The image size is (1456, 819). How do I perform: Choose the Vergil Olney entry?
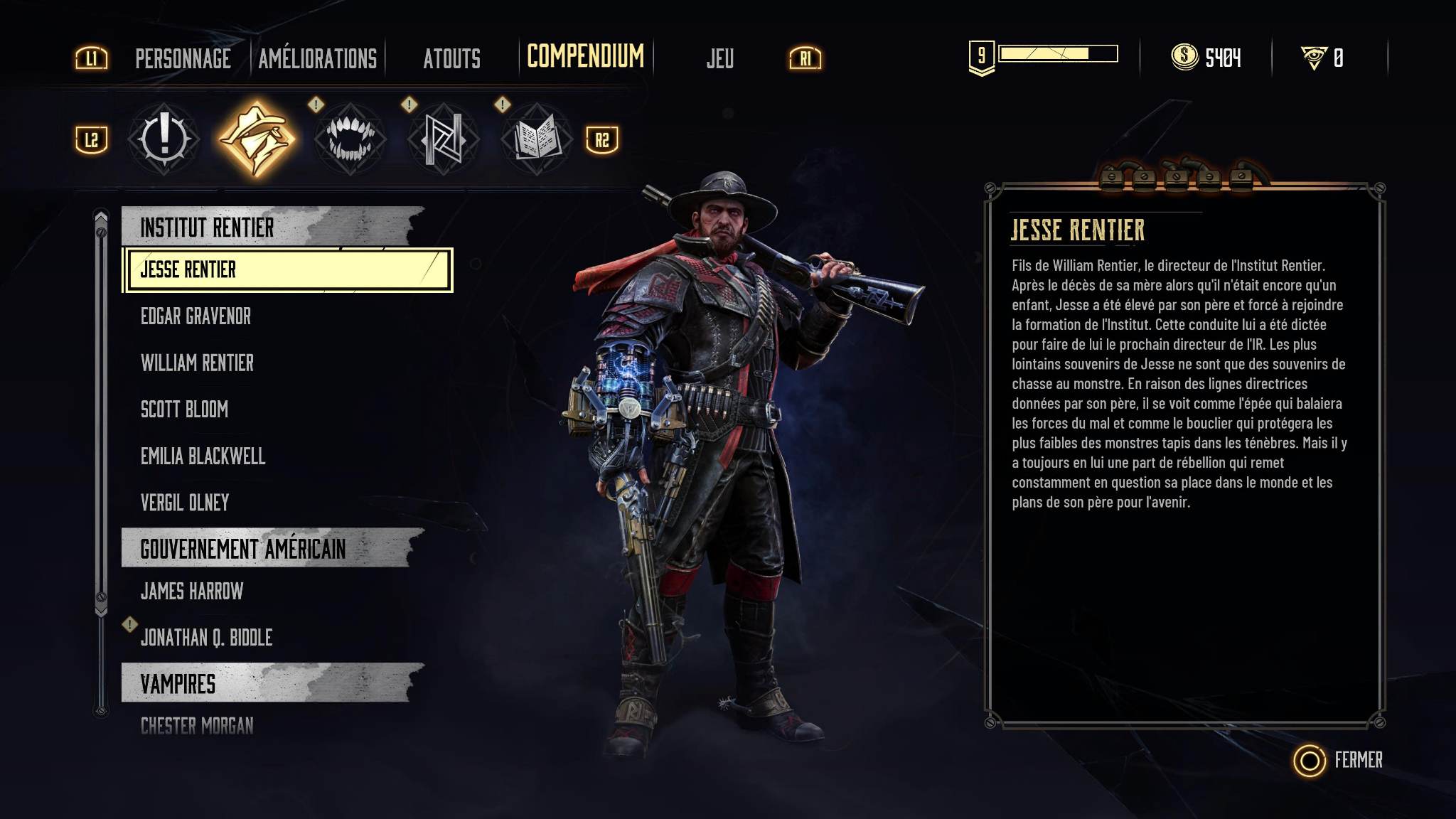point(185,503)
